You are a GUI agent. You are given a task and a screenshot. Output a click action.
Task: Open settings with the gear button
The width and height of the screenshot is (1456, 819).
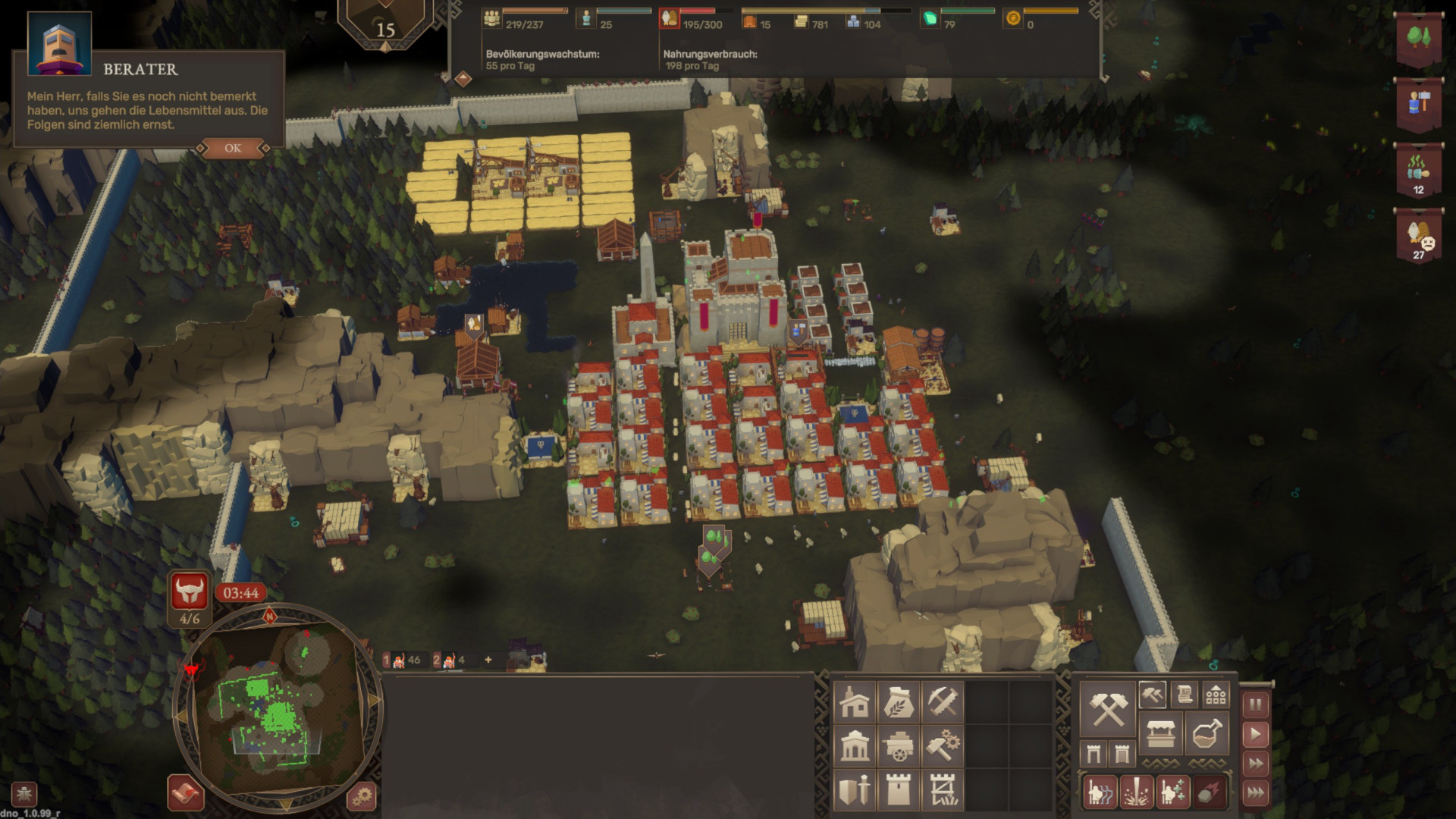pyautogui.click(x=362, y=796)
